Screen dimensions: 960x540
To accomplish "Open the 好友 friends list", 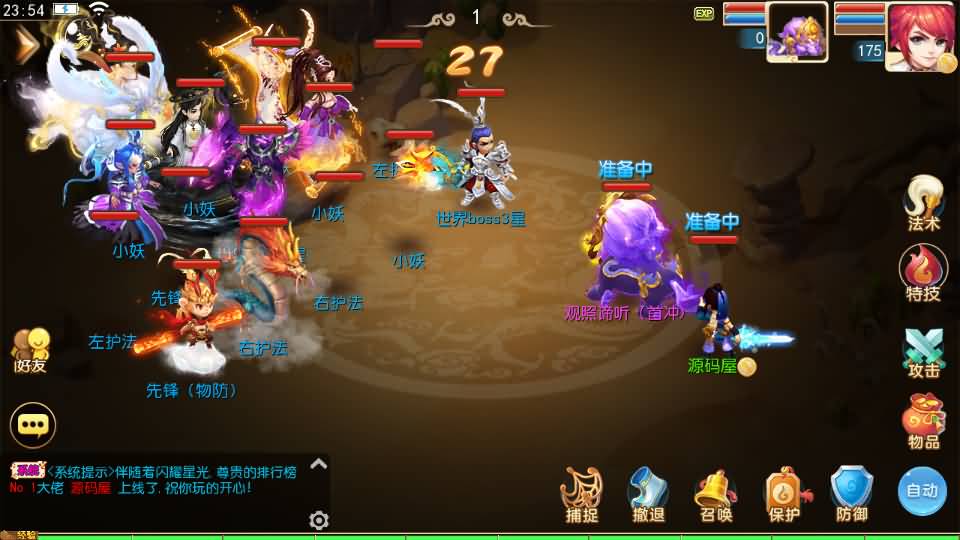I will click(x=30, y=350).
